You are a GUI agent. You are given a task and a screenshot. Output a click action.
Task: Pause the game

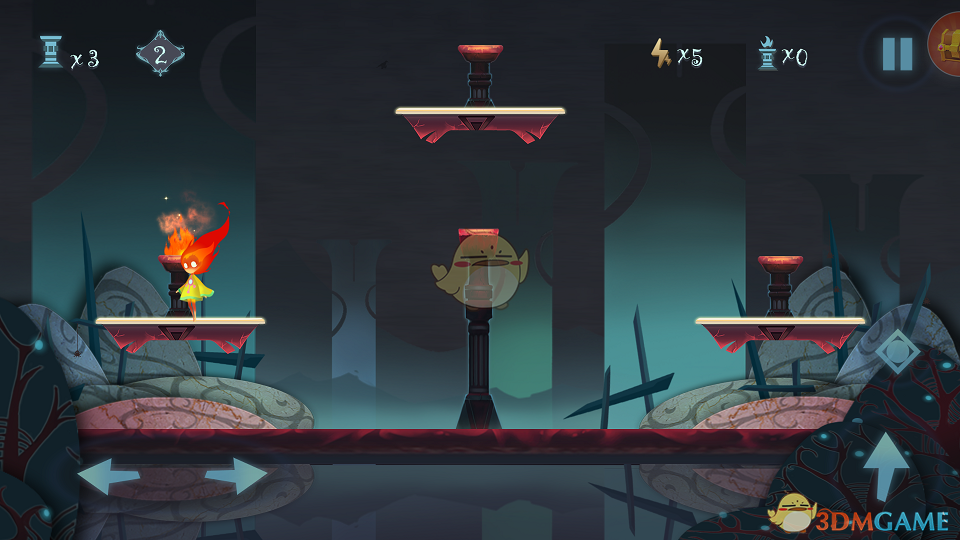coord(897,53)
